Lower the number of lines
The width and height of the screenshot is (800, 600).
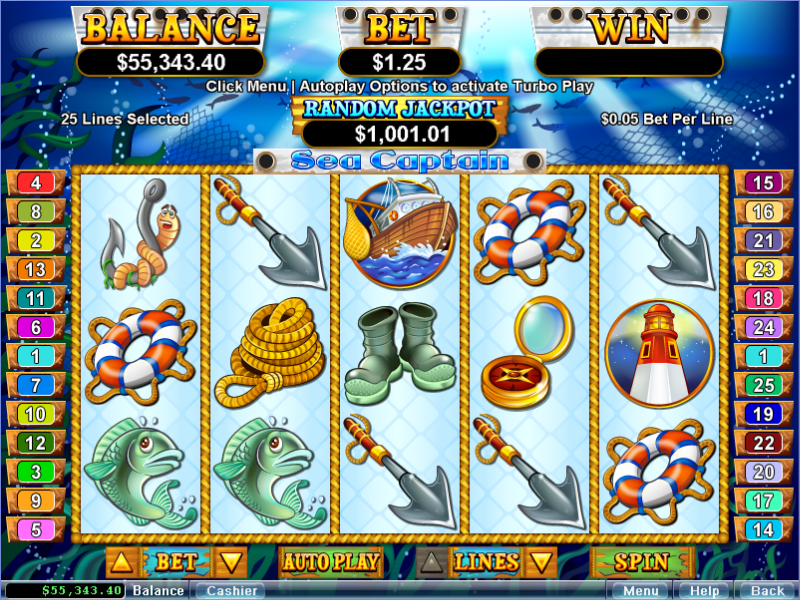[x=540, y=562]
